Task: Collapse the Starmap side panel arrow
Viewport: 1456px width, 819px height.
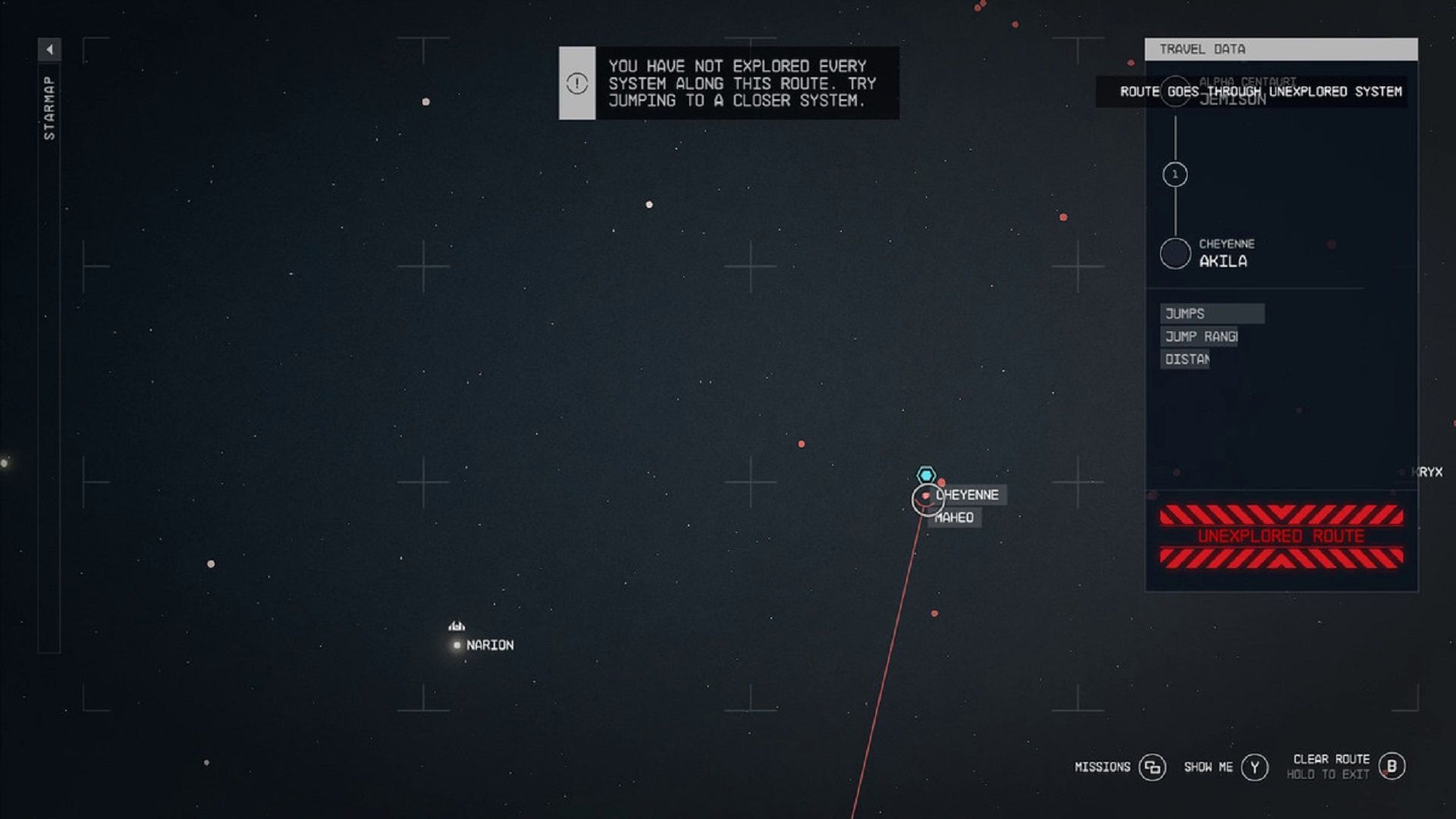Action: 49,50
